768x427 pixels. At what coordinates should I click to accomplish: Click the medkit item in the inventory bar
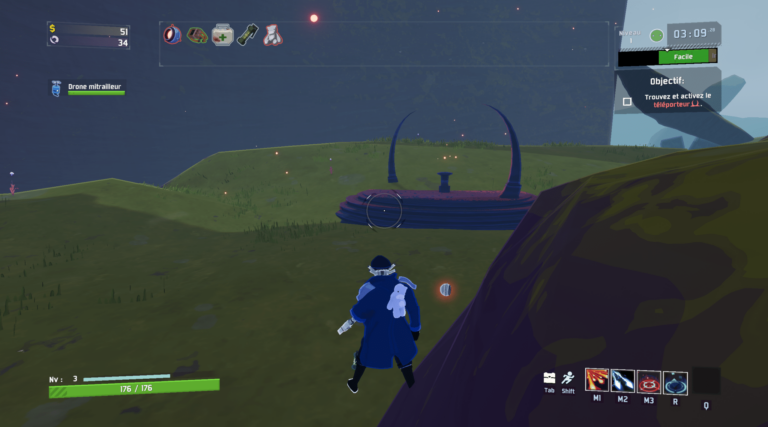coord(222,34)
